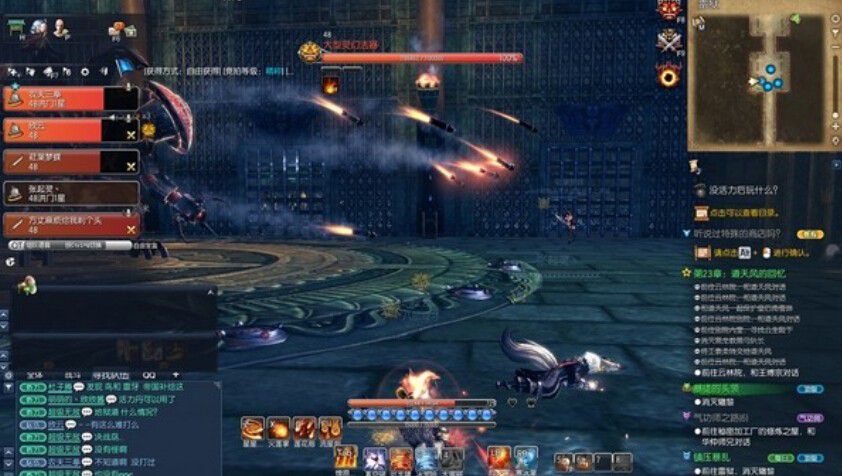Select party member 张起灵 frame
Viewport: 842px width, 476px height.
click(70, 192)
